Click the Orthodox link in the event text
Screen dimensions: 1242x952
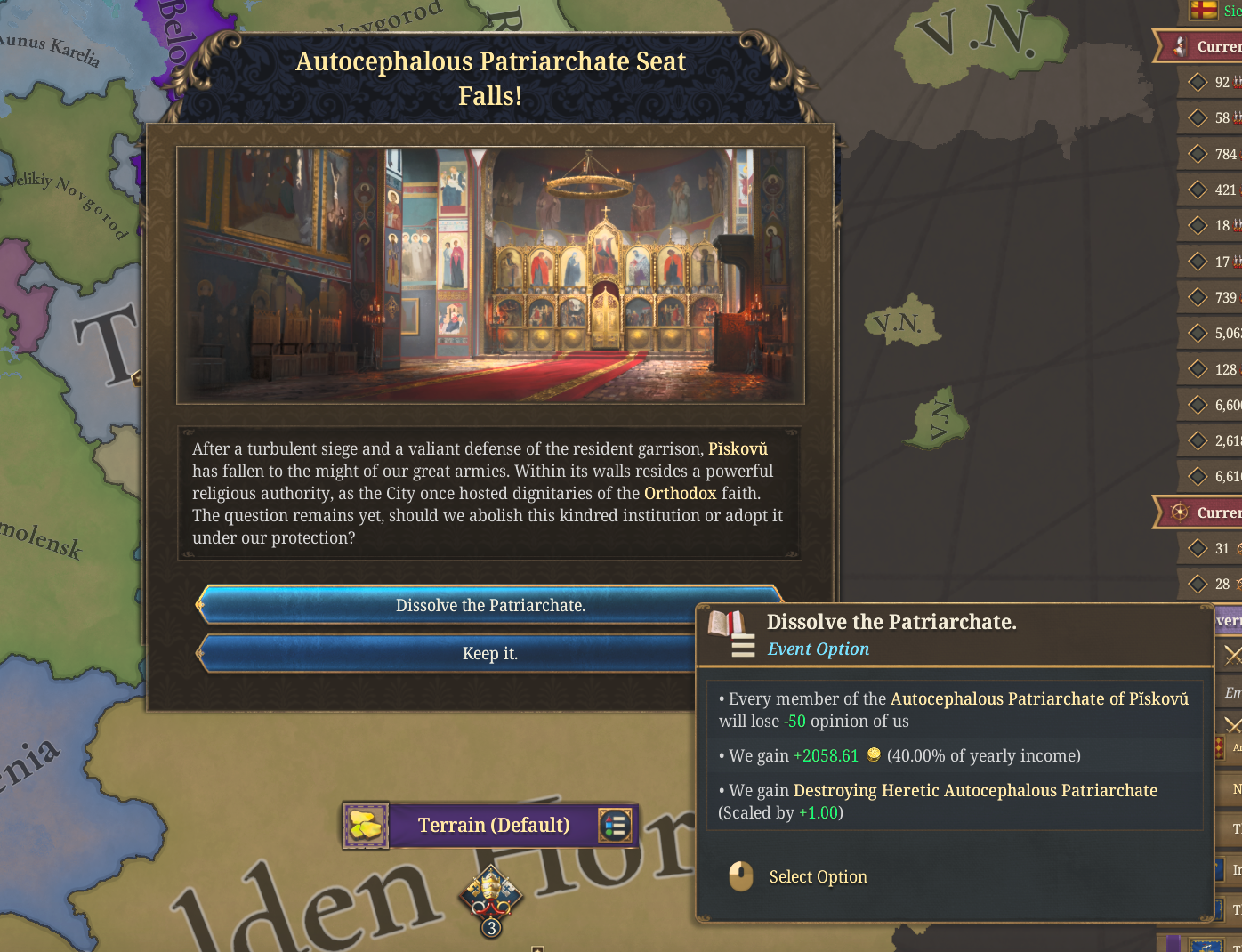[681, 493]
